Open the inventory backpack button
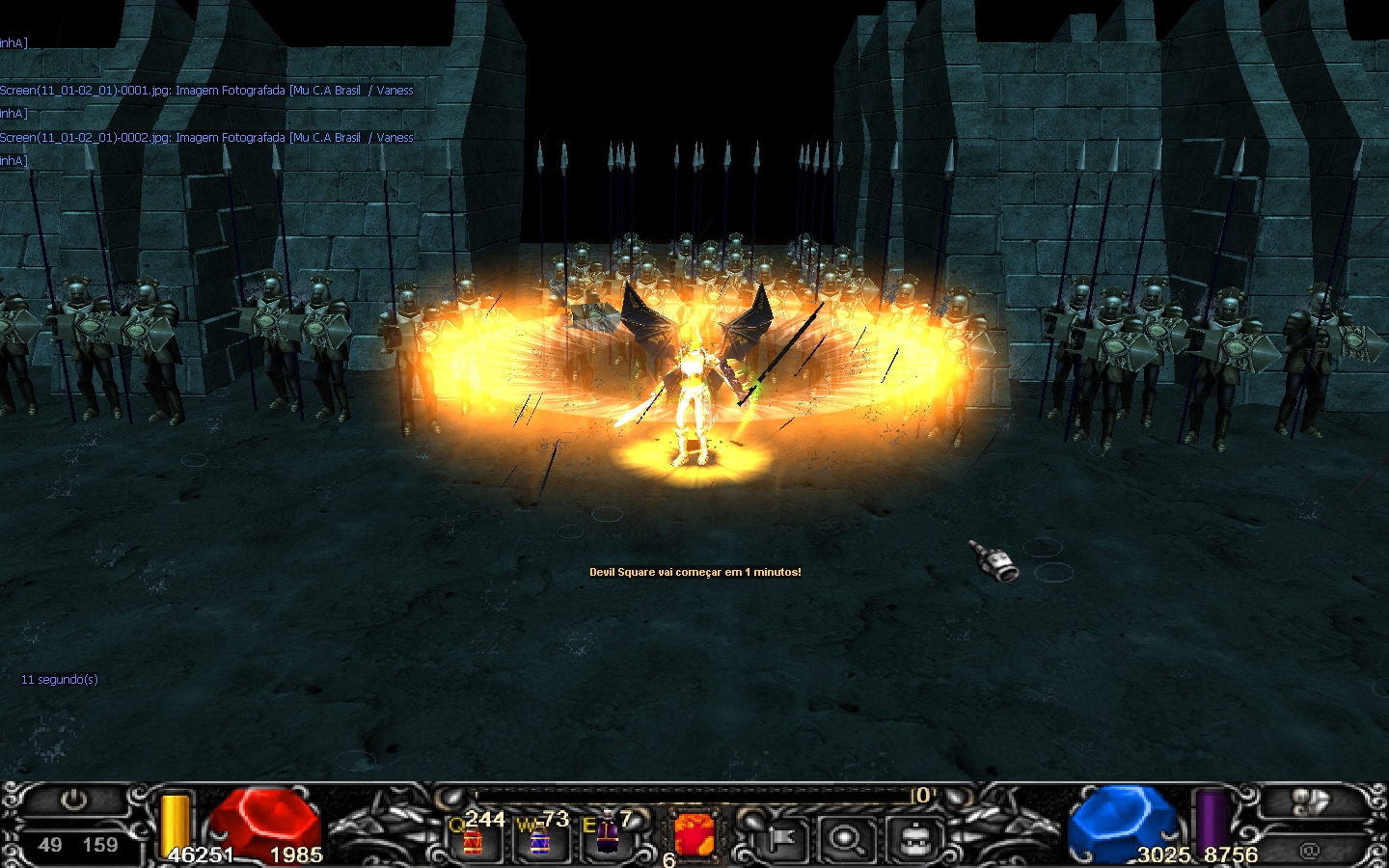 tap(913, 840)
